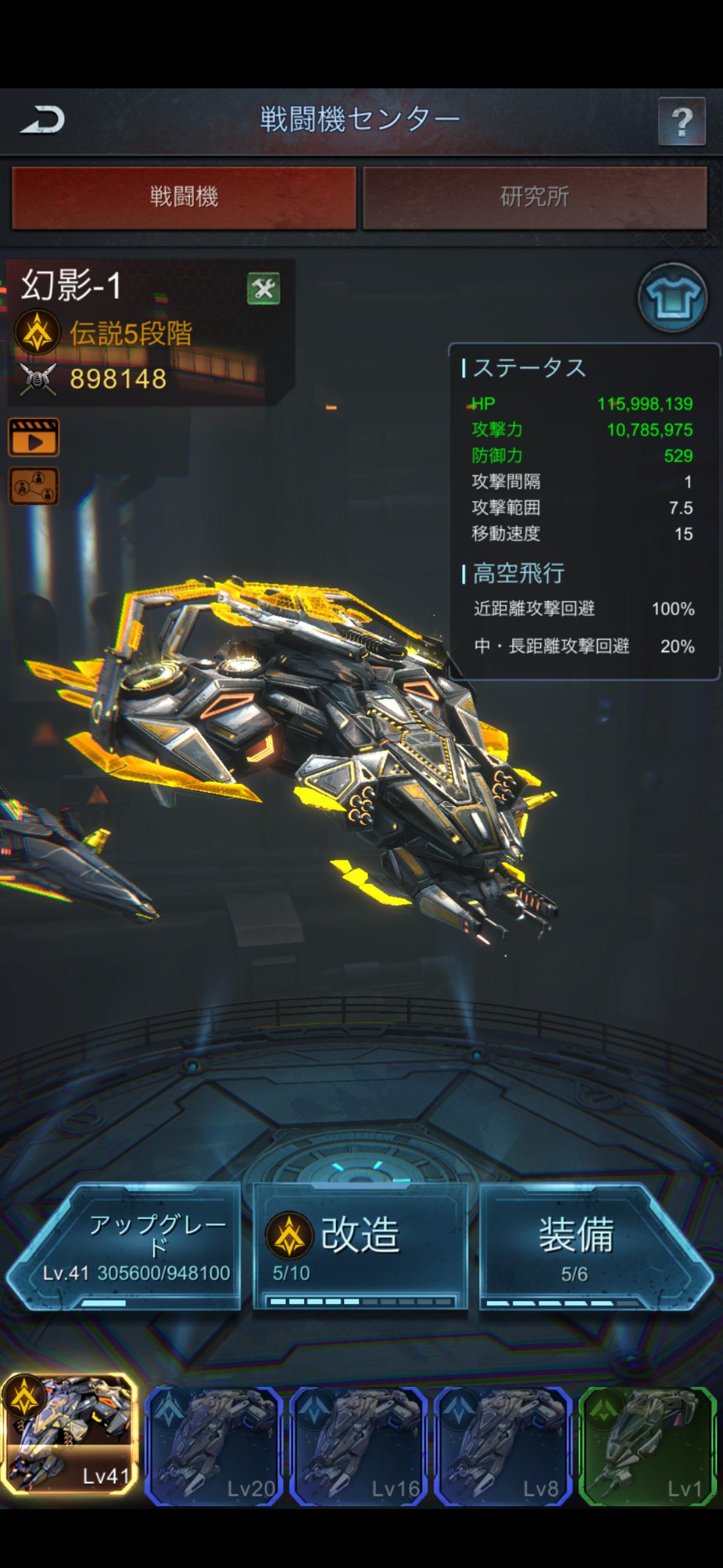The height and width of the screenshot is (1568, 723).
Task: Open the question mark help
Action: pyautogui.click(x=681, y=121)
